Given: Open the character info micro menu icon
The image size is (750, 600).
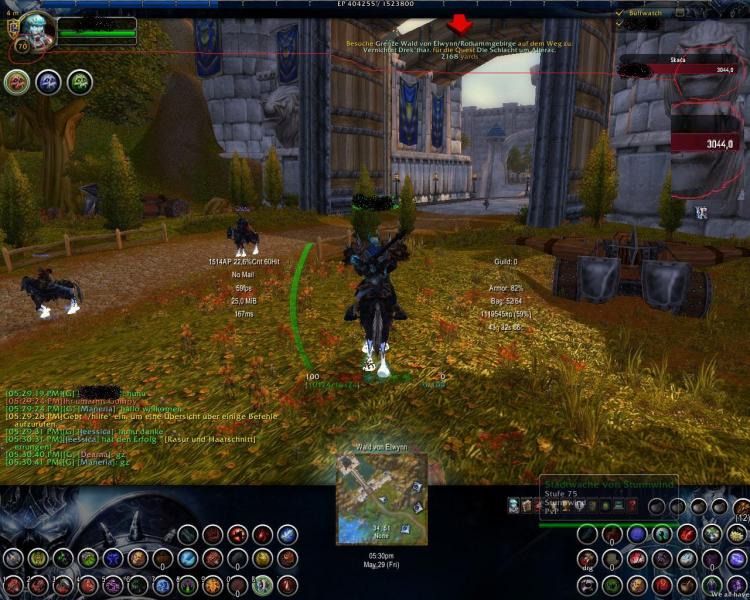Looking at the screenshot, I should click(x=513, y=506).
